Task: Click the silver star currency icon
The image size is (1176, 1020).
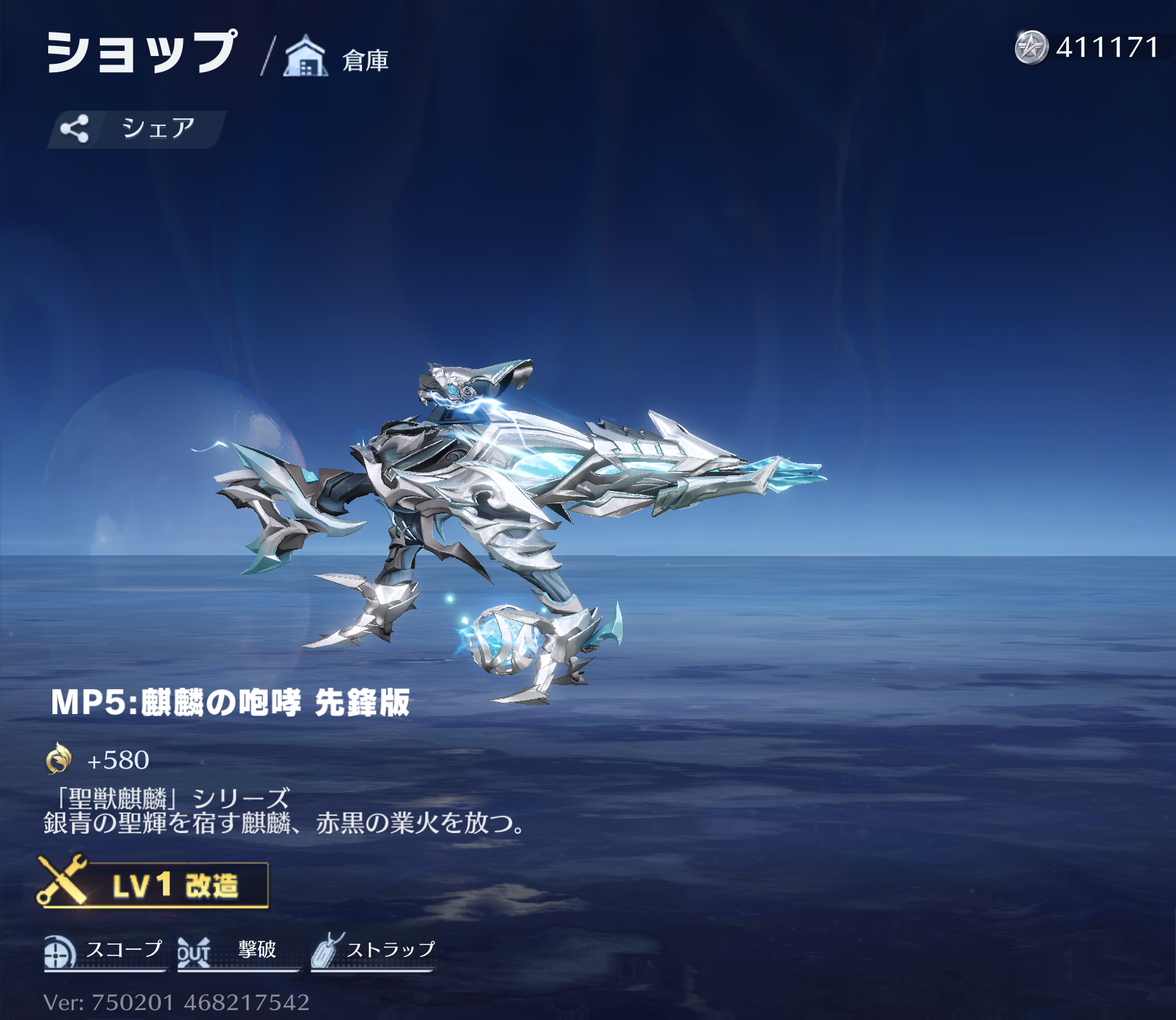Action: tap(1031, 47)
